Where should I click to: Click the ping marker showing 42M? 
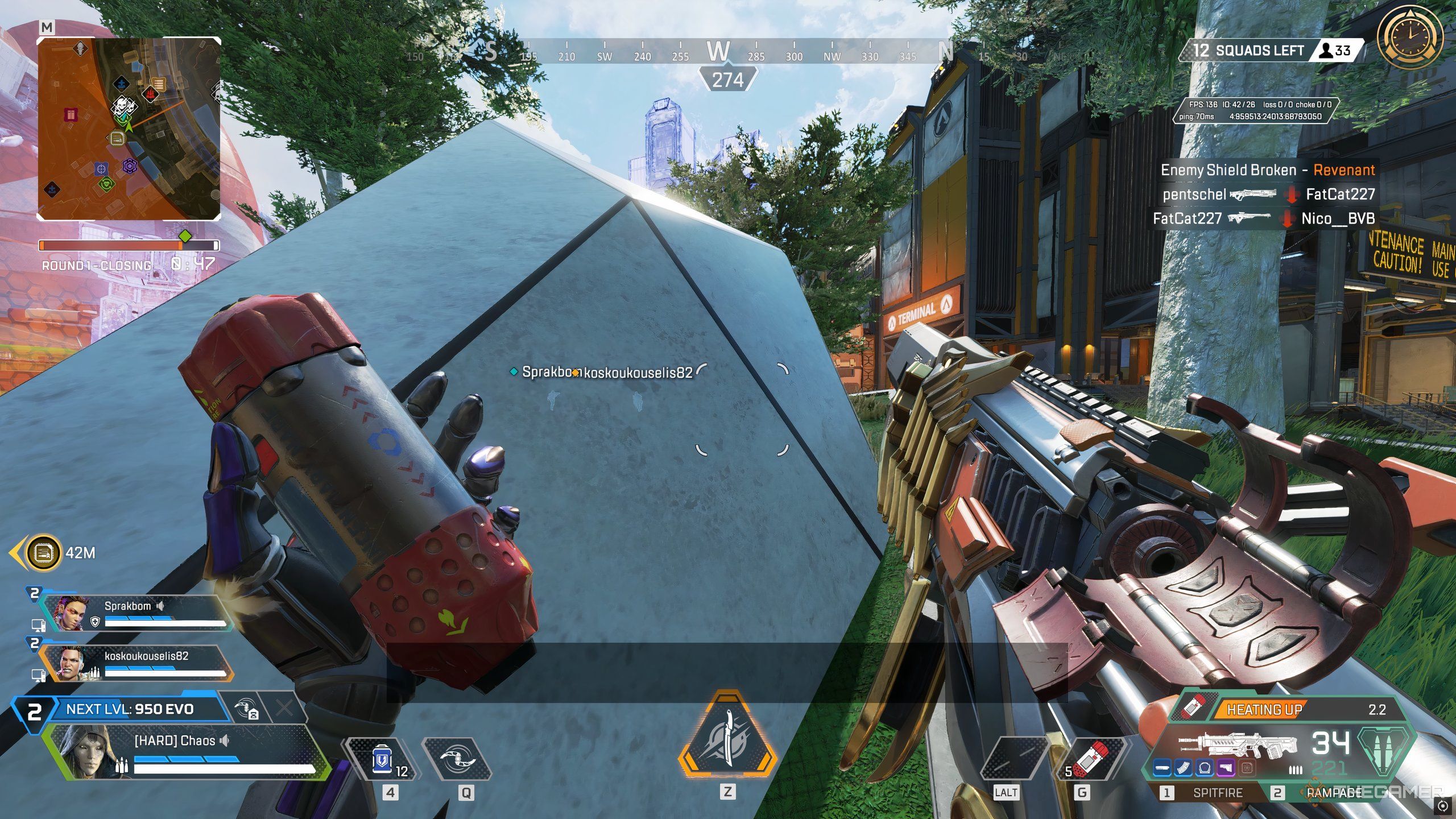[44, 552]
